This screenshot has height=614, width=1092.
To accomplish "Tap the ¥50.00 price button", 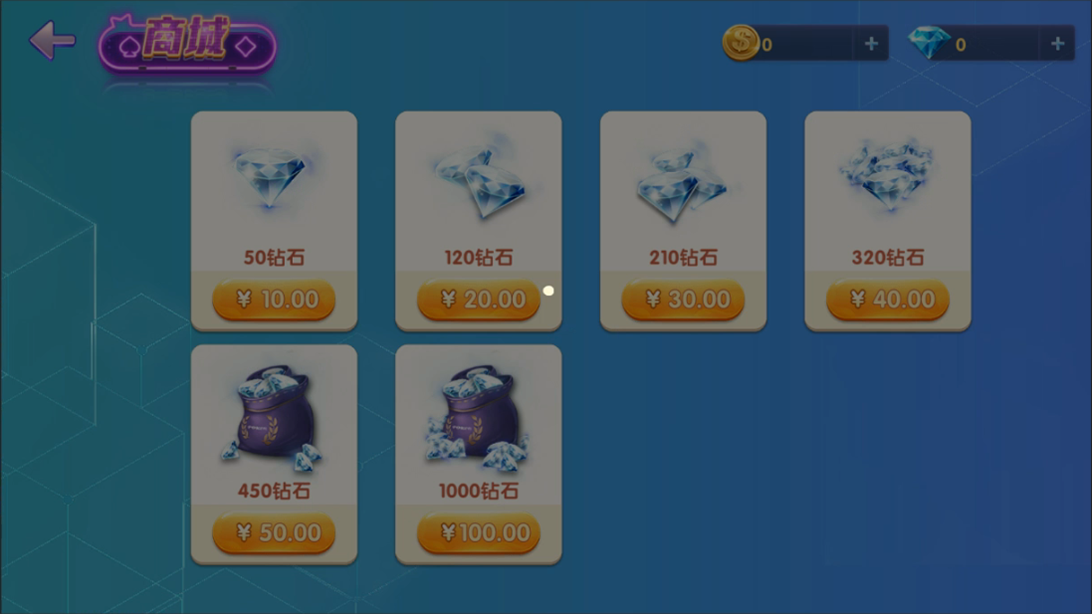I will (x=274, y=533).
